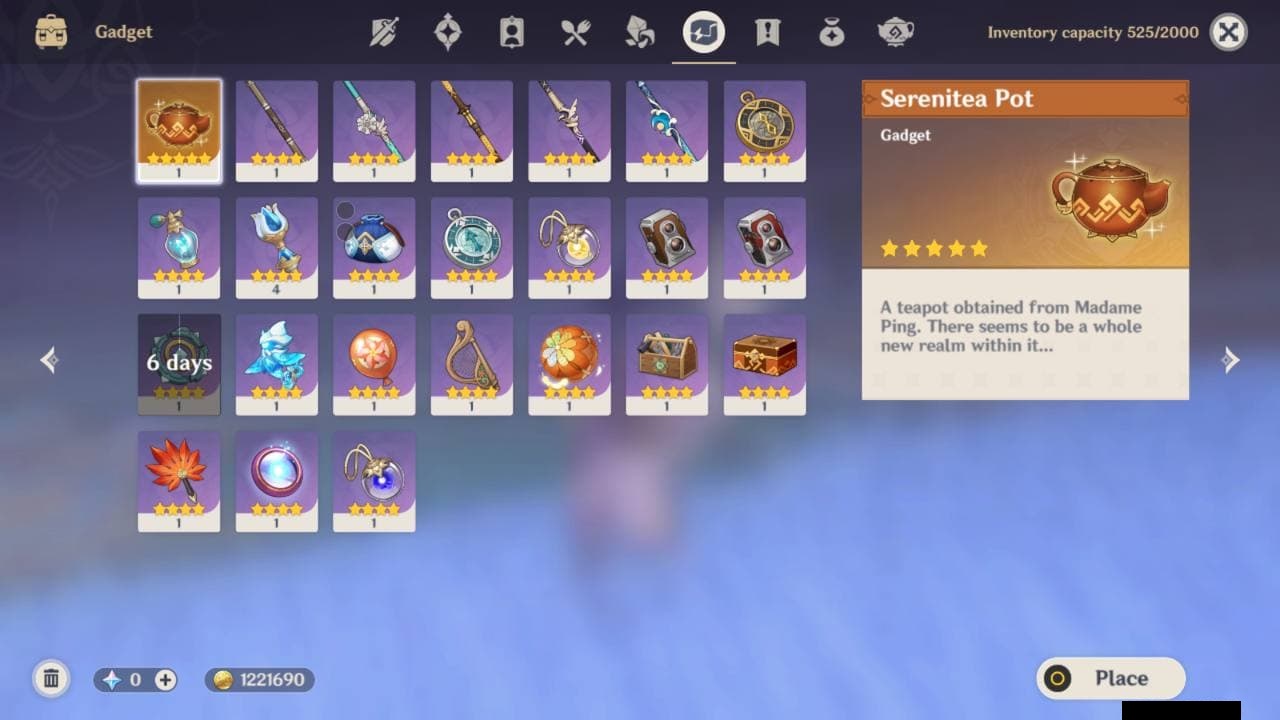Open the Furnishings teapot tab
This screenshot has height=720, width=1280.
895,33
